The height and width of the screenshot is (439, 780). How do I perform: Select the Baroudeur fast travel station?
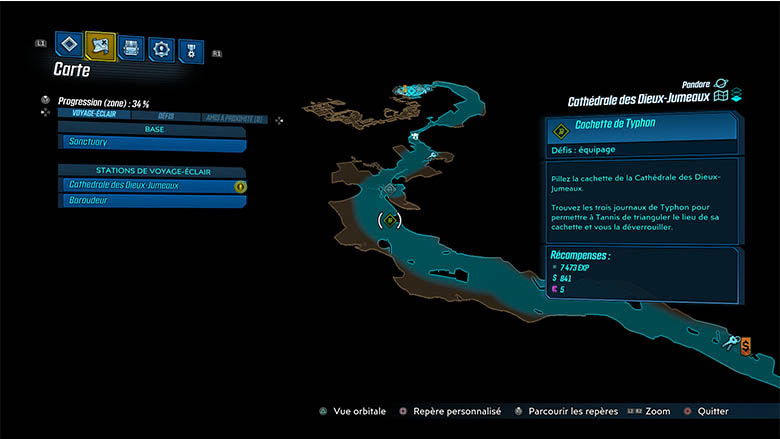point(152,201)
